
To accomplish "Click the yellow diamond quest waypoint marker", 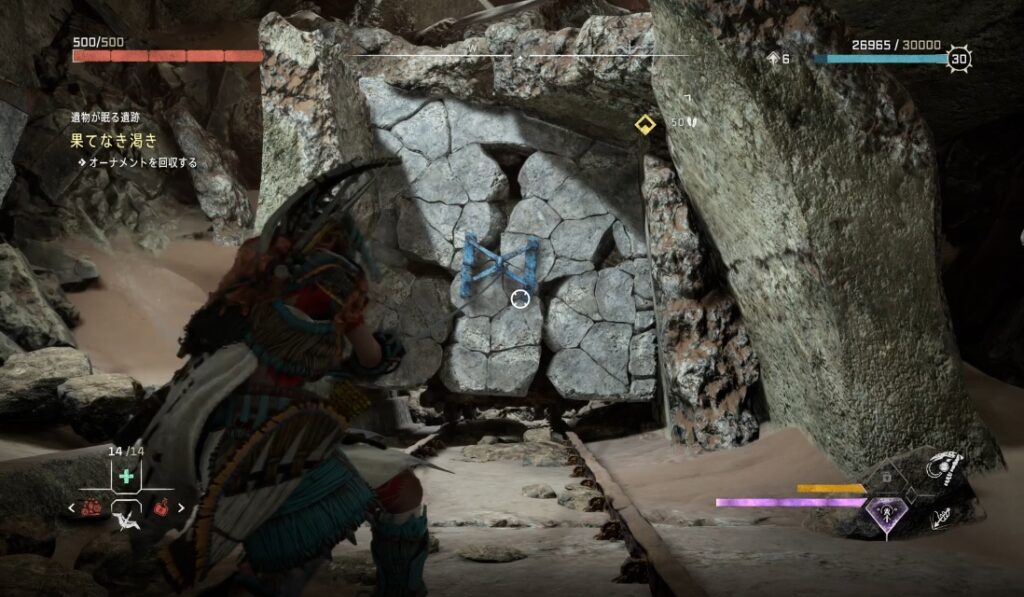I will pos(645,125).
